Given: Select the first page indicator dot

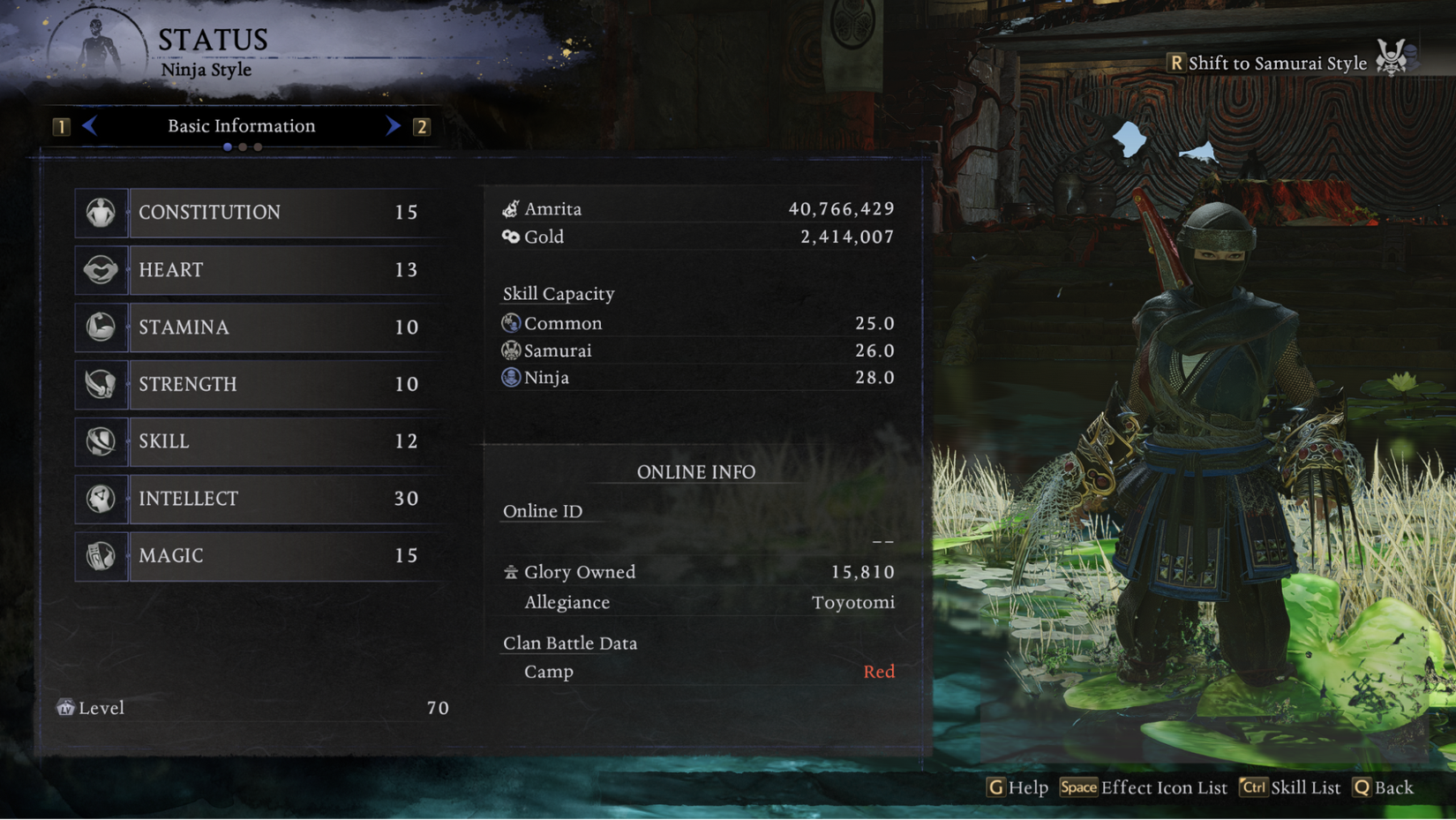Looking at the screenshot, I should (228, 147).
